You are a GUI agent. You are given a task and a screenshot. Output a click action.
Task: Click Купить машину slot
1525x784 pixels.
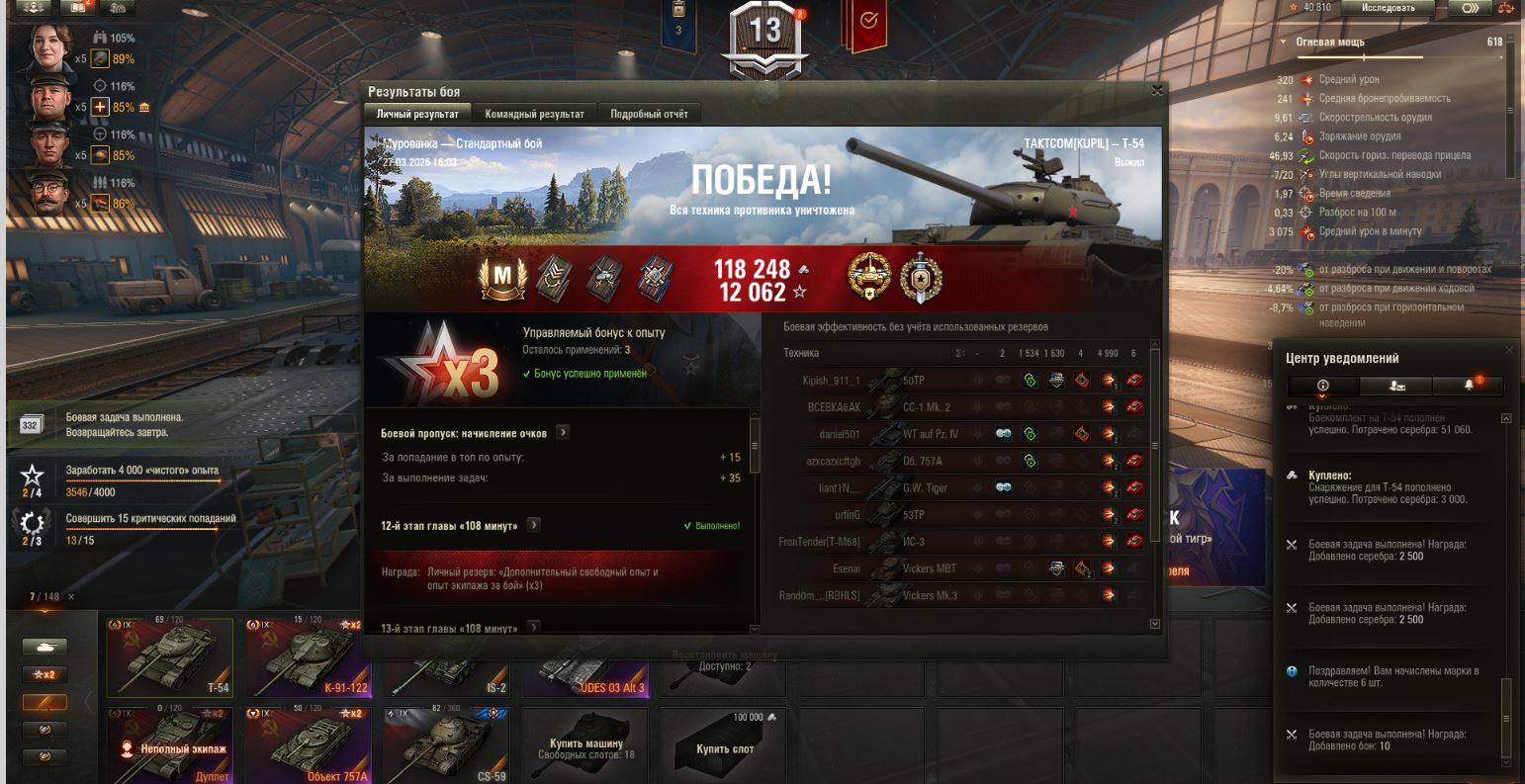coord(586,748)
